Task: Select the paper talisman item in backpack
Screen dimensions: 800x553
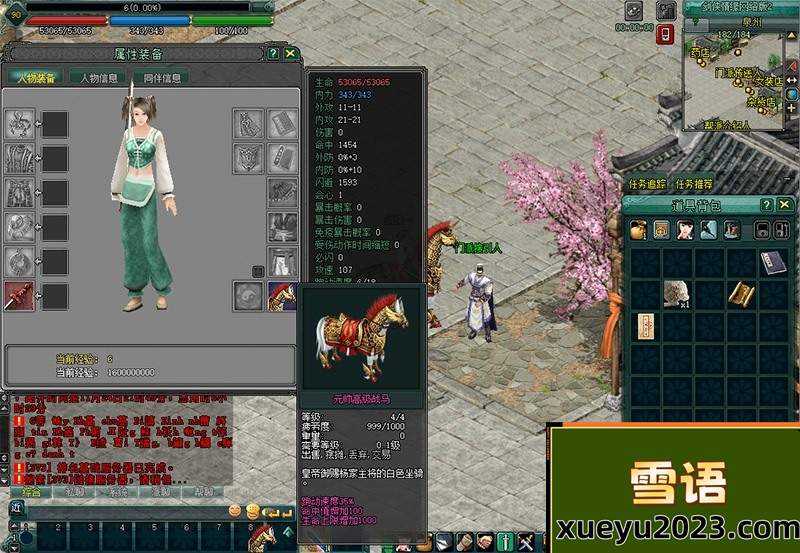Action: [x=644, y=326]
